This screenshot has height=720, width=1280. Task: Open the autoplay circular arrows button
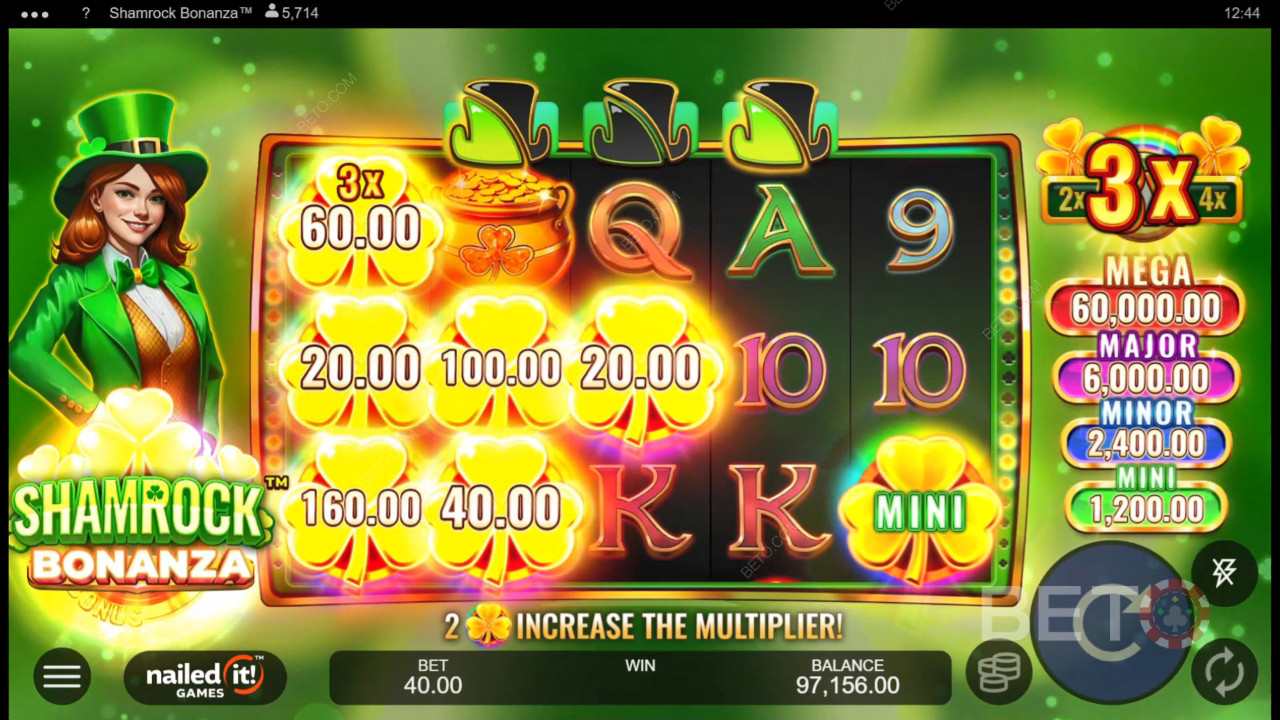point(1224,673)
